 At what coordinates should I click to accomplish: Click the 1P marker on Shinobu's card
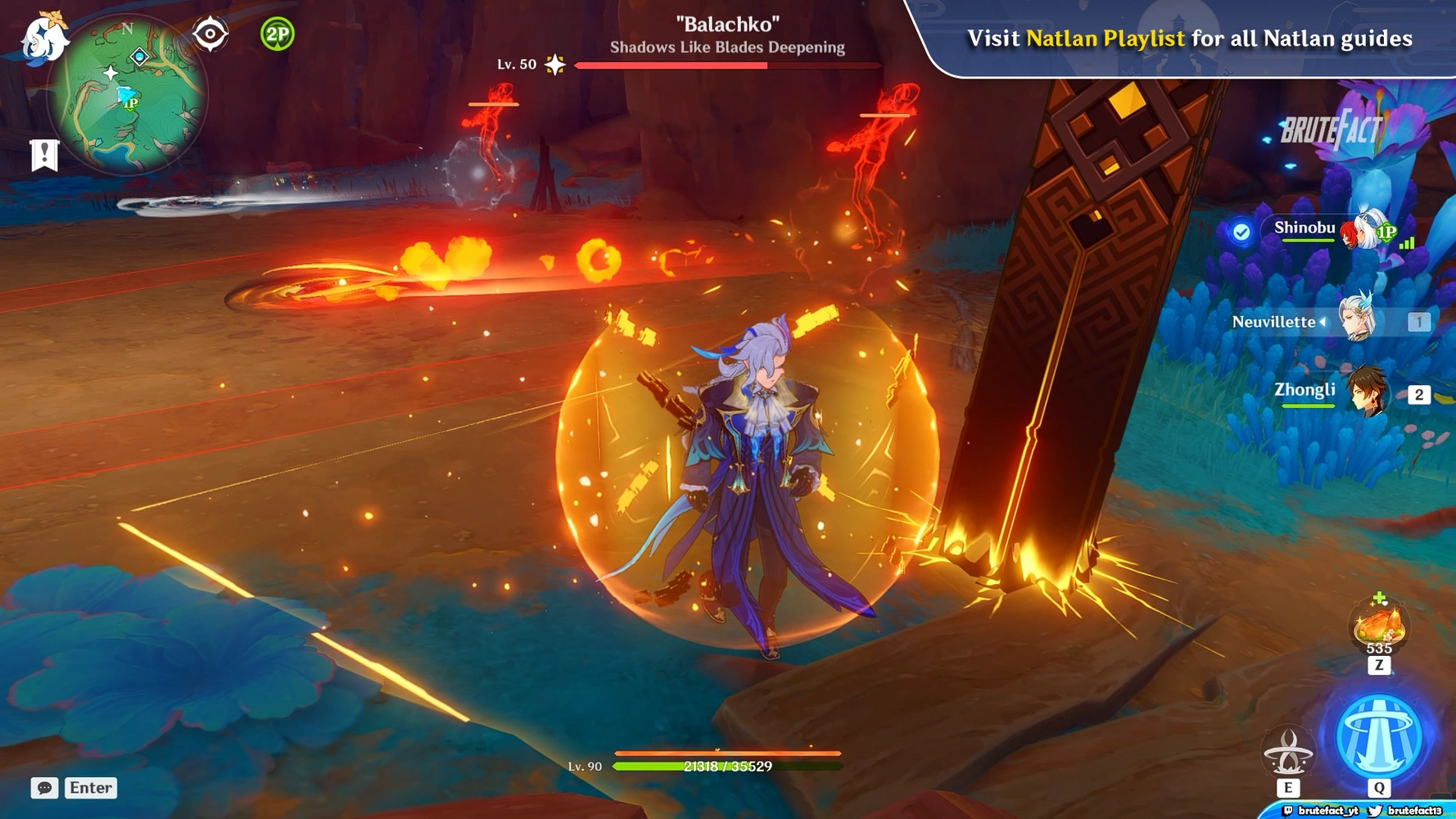tap(1386, 232)
